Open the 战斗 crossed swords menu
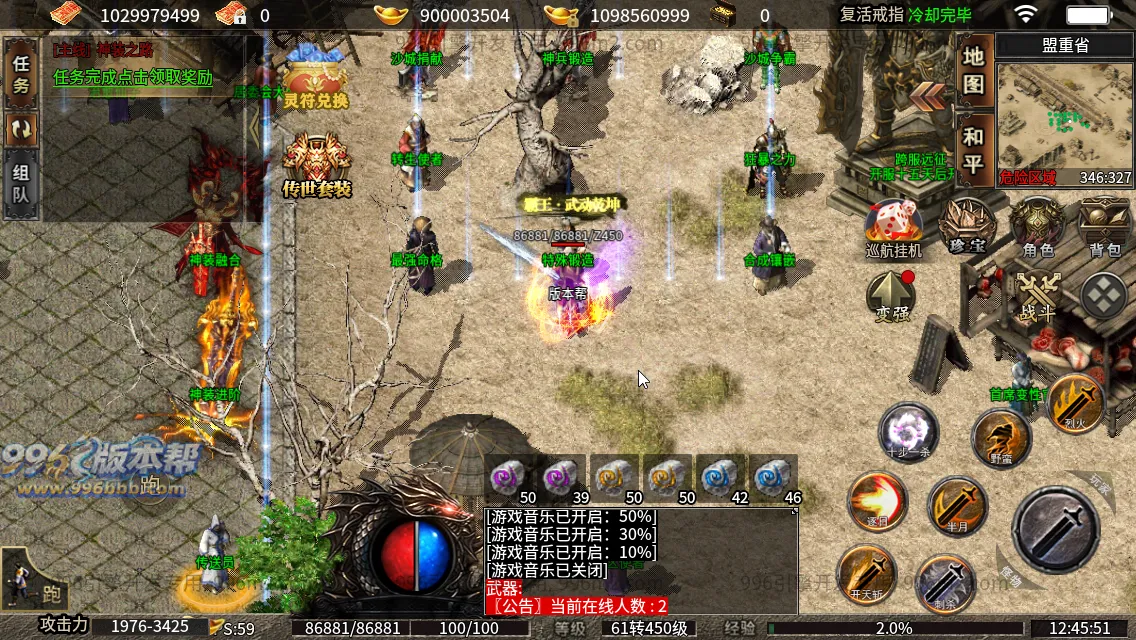The image size is (1136, 640). pyautogui.click(x=1037, y=296)
